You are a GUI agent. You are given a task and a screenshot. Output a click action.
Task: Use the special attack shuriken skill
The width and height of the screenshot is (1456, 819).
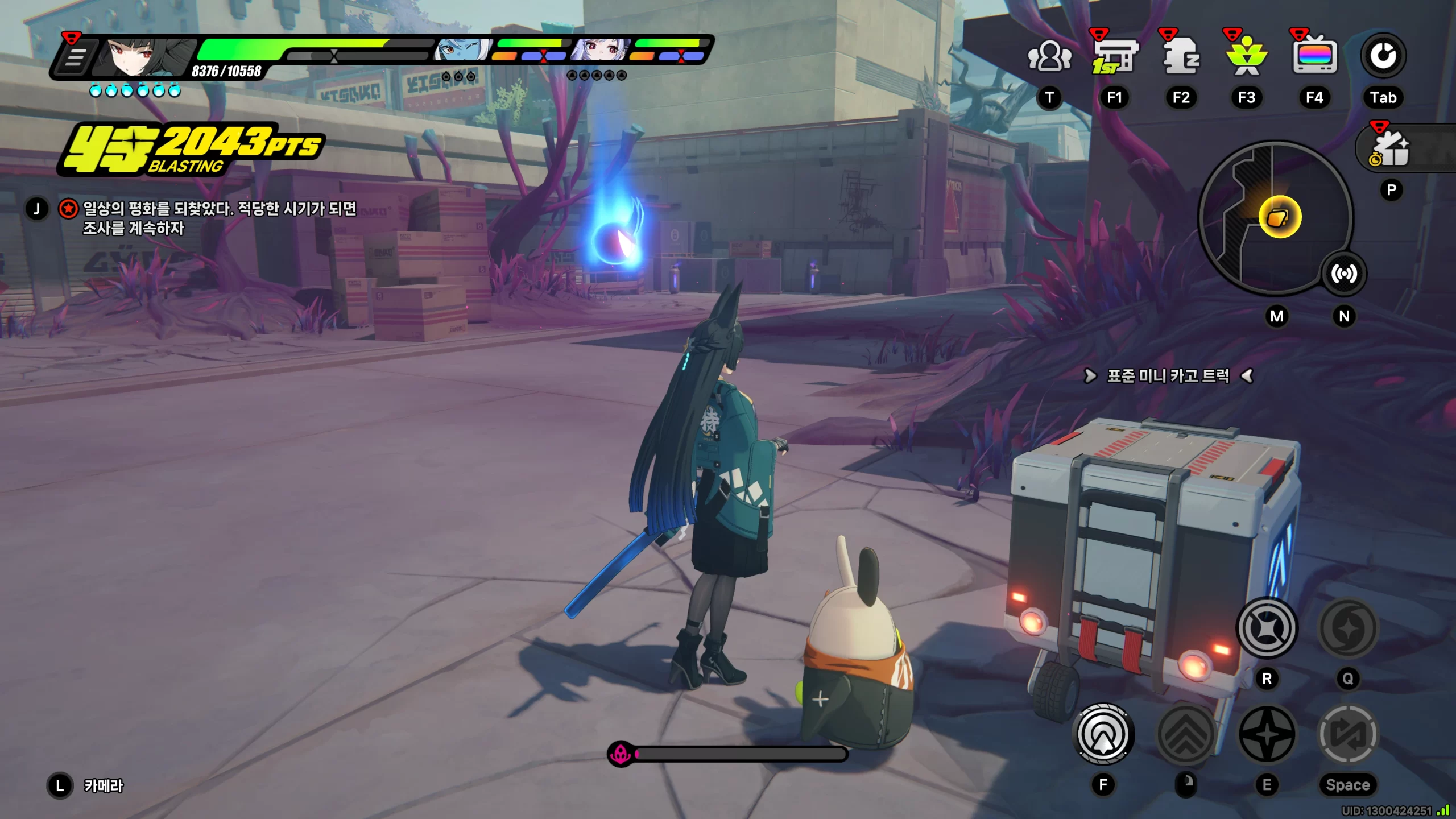pyautogui.click(x=1267, y=734)
